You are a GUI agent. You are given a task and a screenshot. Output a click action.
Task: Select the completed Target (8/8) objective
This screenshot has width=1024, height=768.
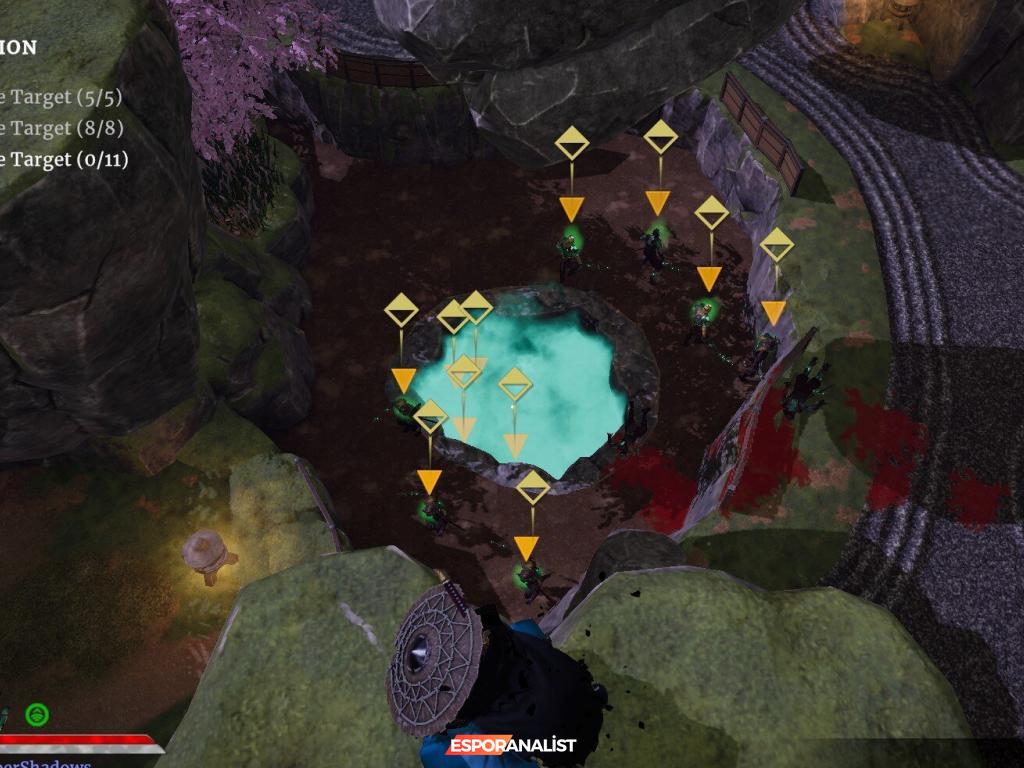(x=62, y=128)
